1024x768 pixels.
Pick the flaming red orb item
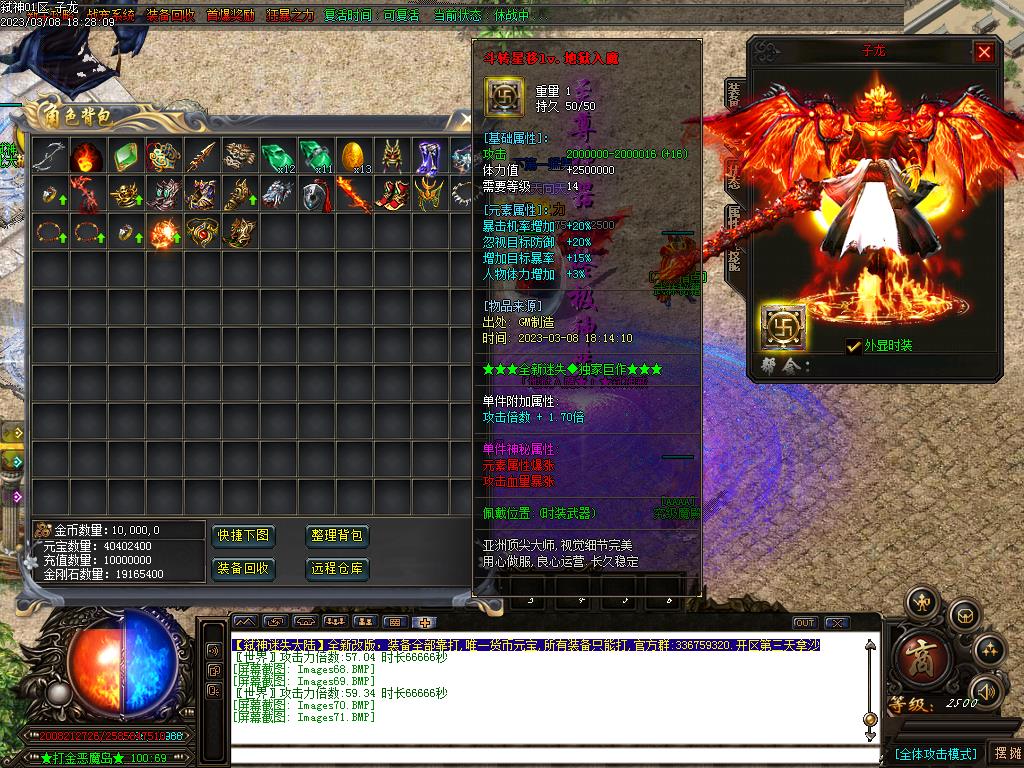click(x=88, y=156)
